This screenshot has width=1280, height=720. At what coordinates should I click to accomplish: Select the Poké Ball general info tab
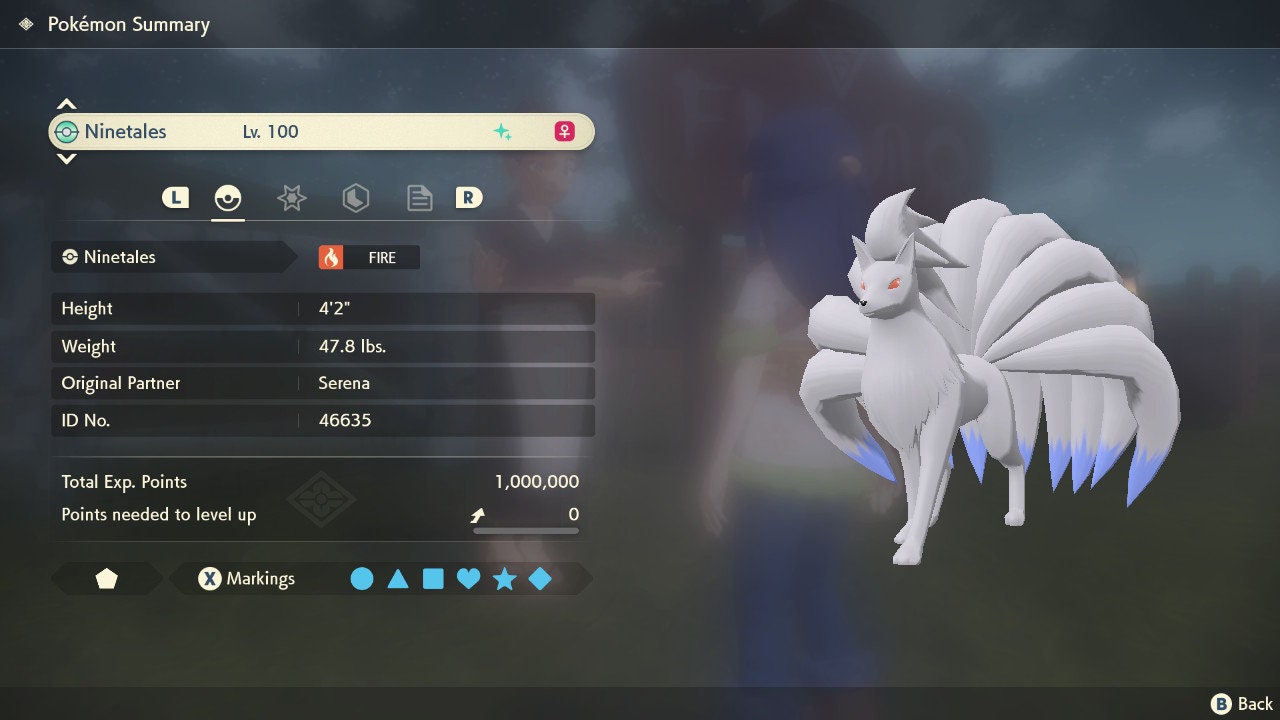coord(228,198)
